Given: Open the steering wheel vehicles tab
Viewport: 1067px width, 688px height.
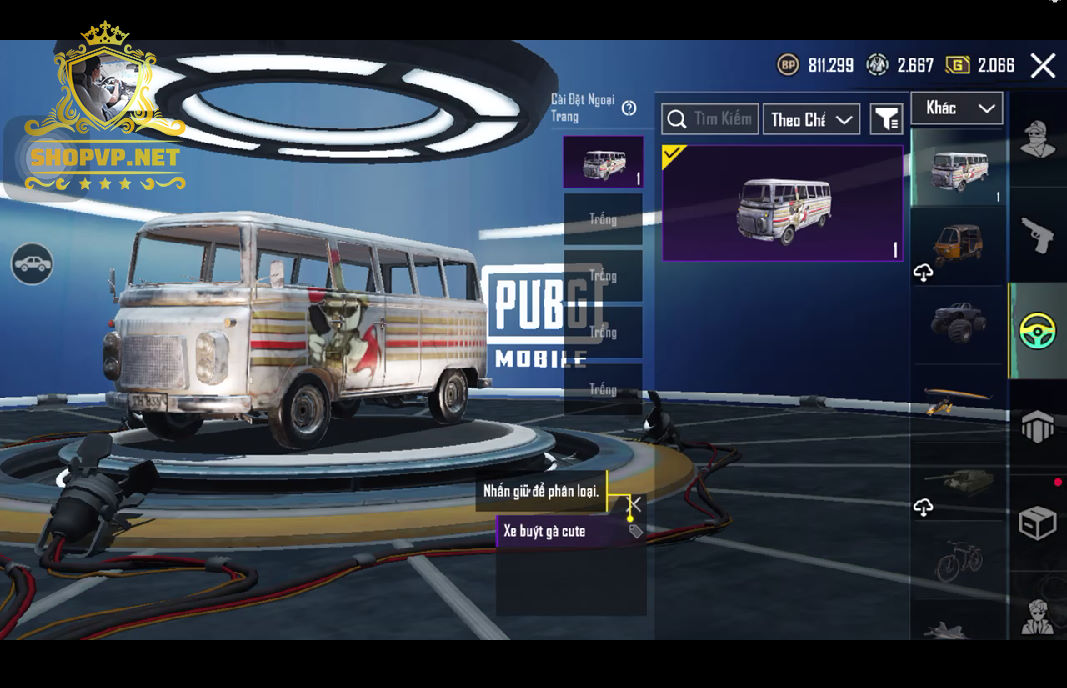Looking at the screenshot, I should [1037, 331].
